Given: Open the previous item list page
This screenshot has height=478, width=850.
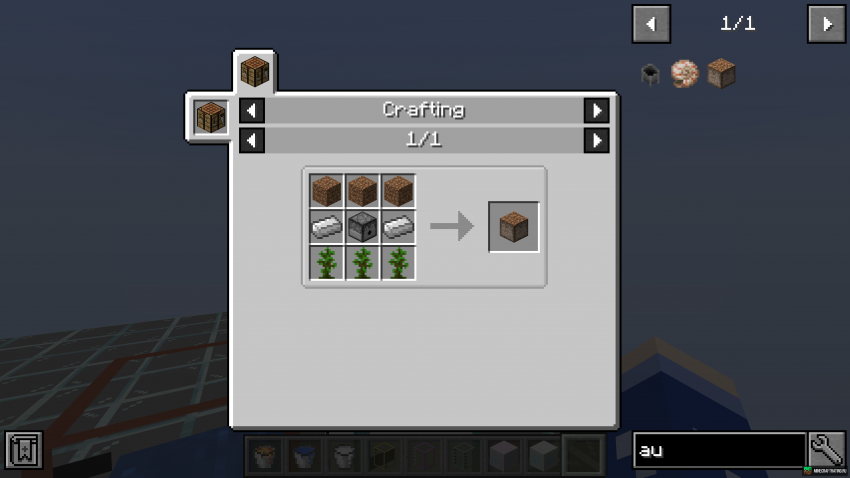Looking at the screenshot, I should (x=651, y=24).
